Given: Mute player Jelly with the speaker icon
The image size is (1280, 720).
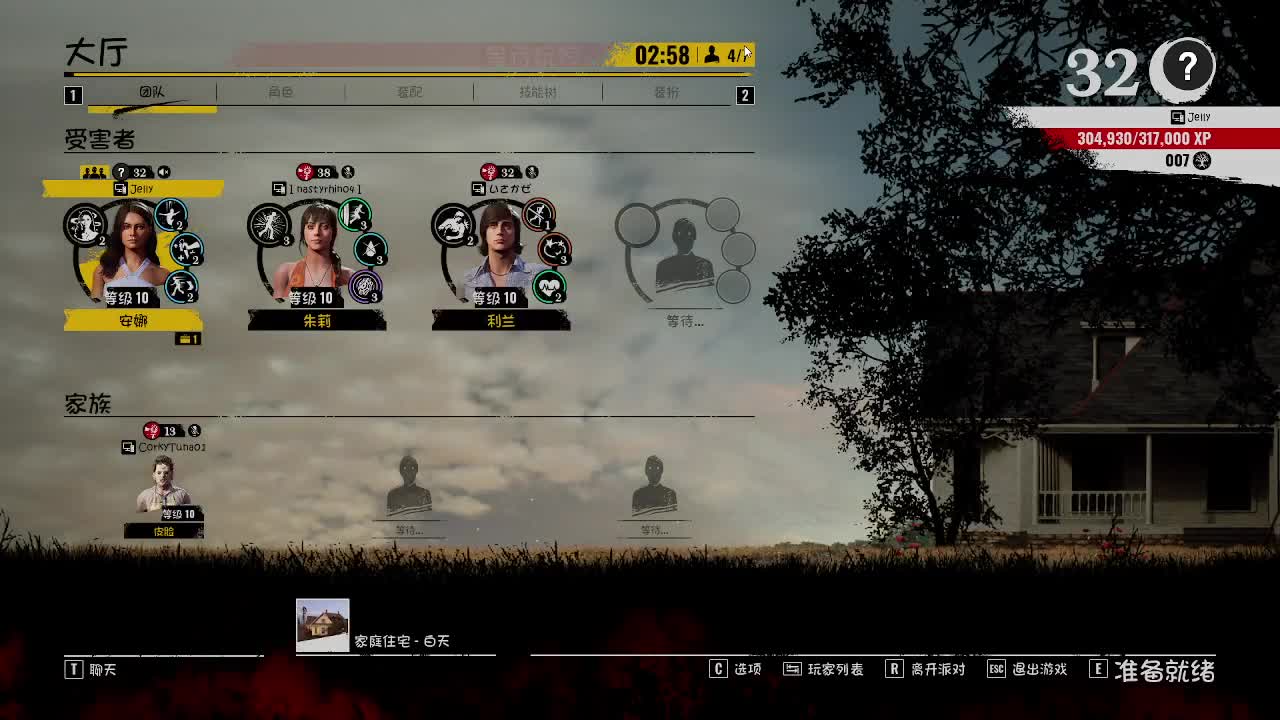Looking at the screenshot, I should pyautogui.click(x=166, y=170).
